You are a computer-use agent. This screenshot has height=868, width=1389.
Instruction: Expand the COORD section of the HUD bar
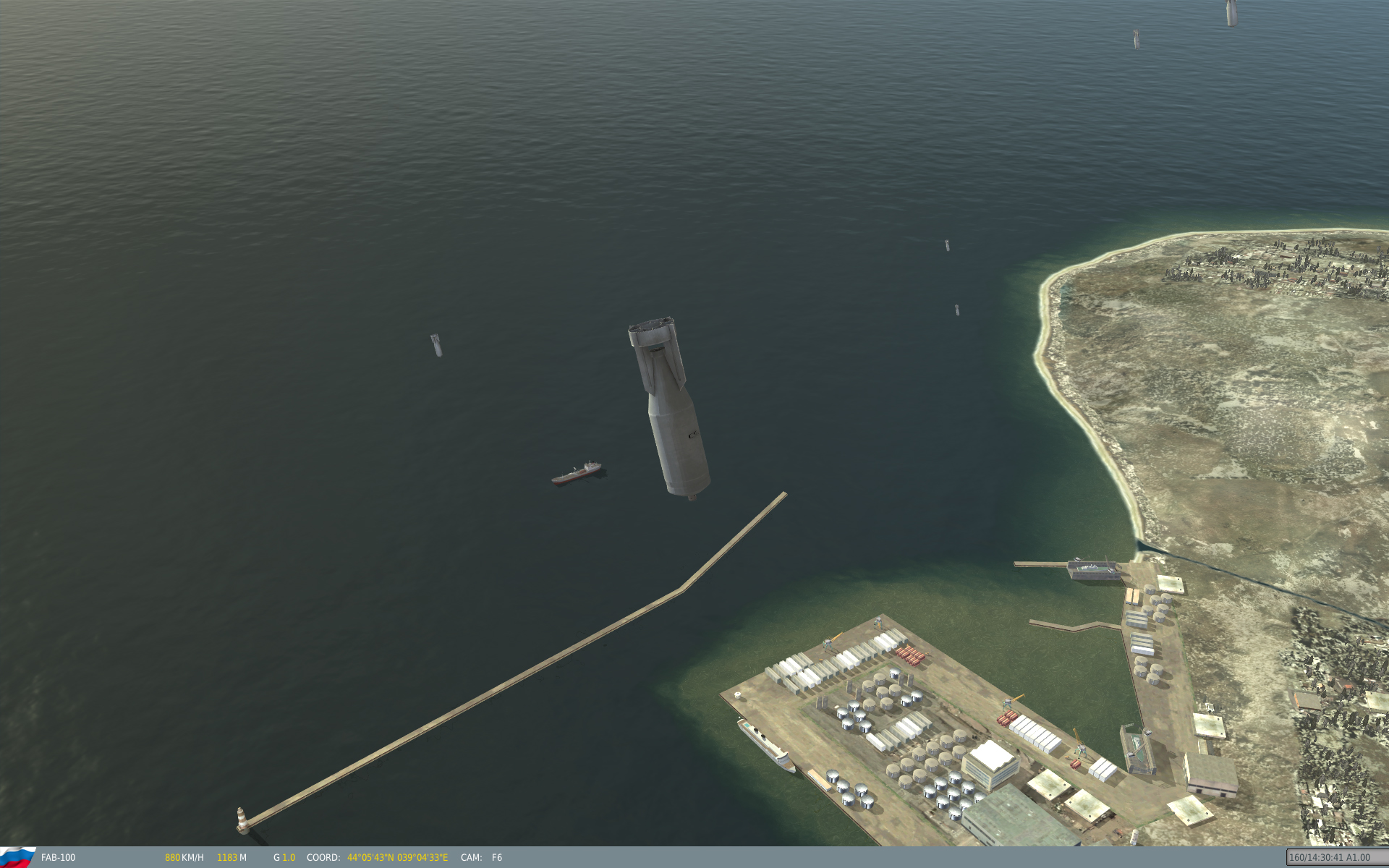coord(323,857)
